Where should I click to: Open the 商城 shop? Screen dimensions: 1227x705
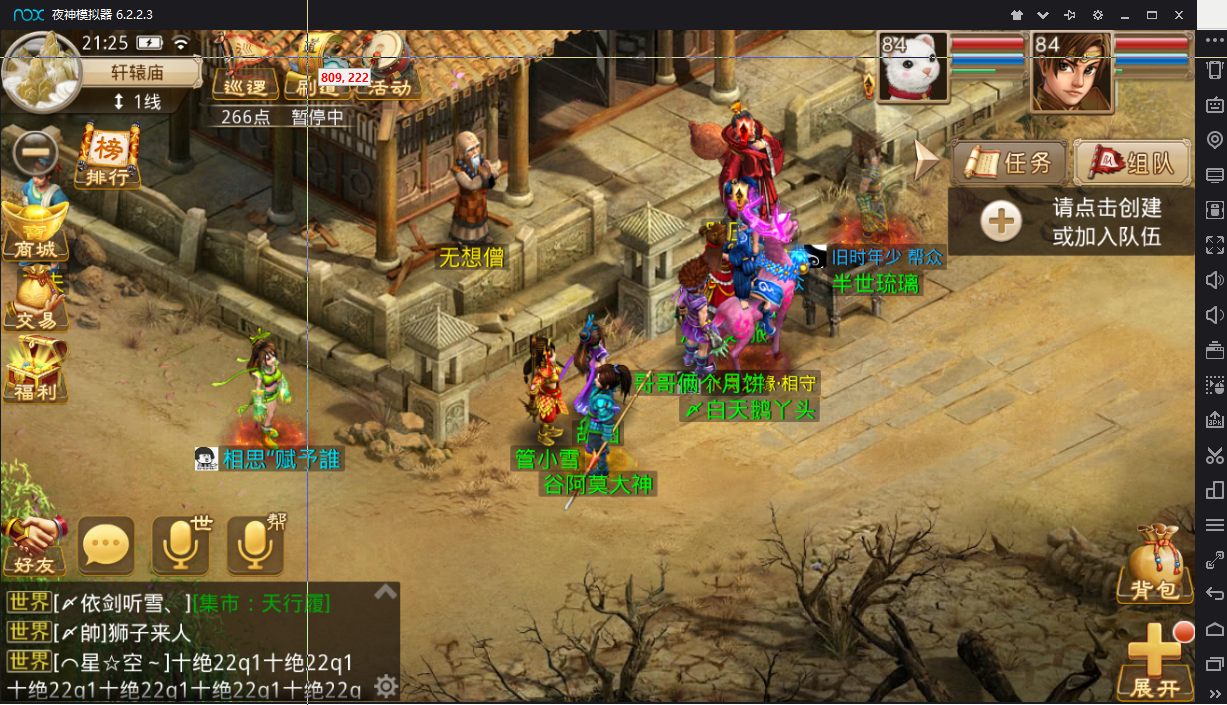click(35, 230)
